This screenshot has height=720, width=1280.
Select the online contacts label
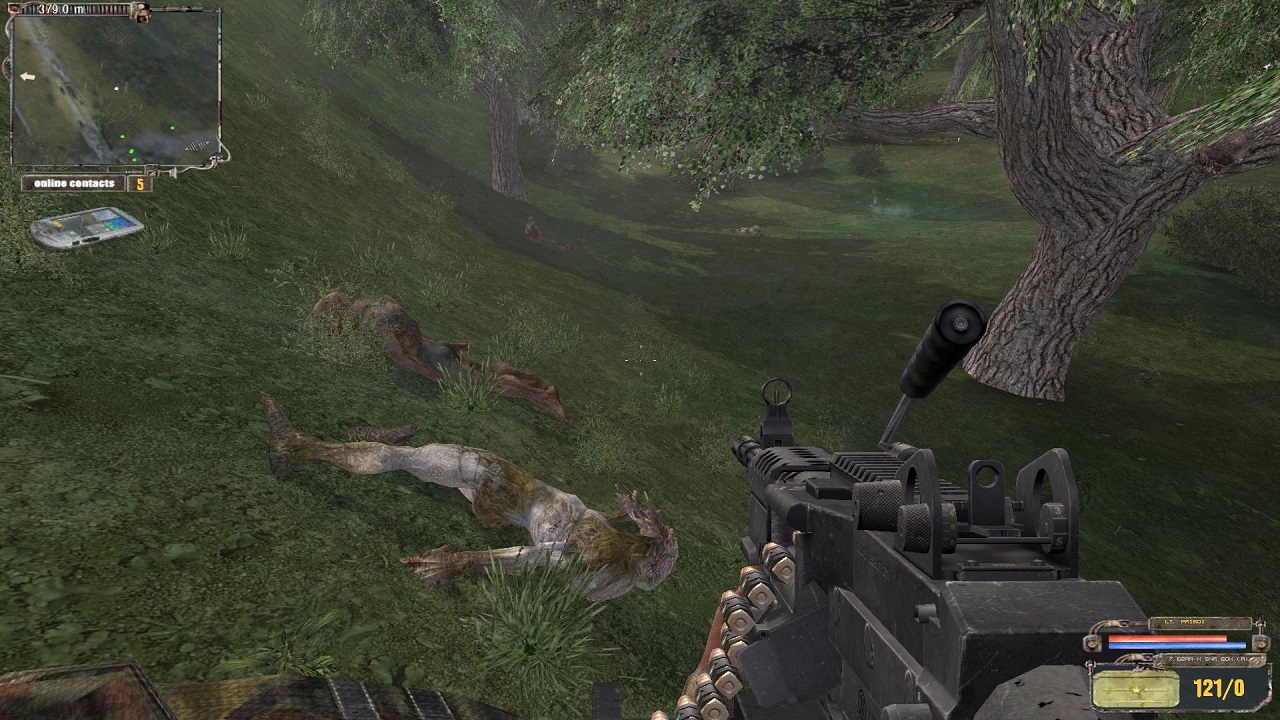[x=76, y=184]
